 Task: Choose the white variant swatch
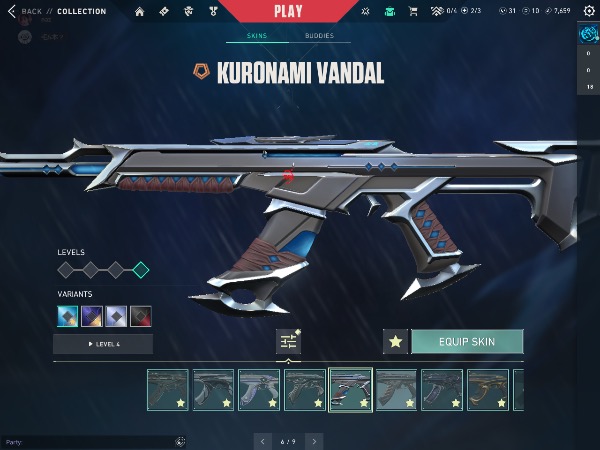coord(117,317)
